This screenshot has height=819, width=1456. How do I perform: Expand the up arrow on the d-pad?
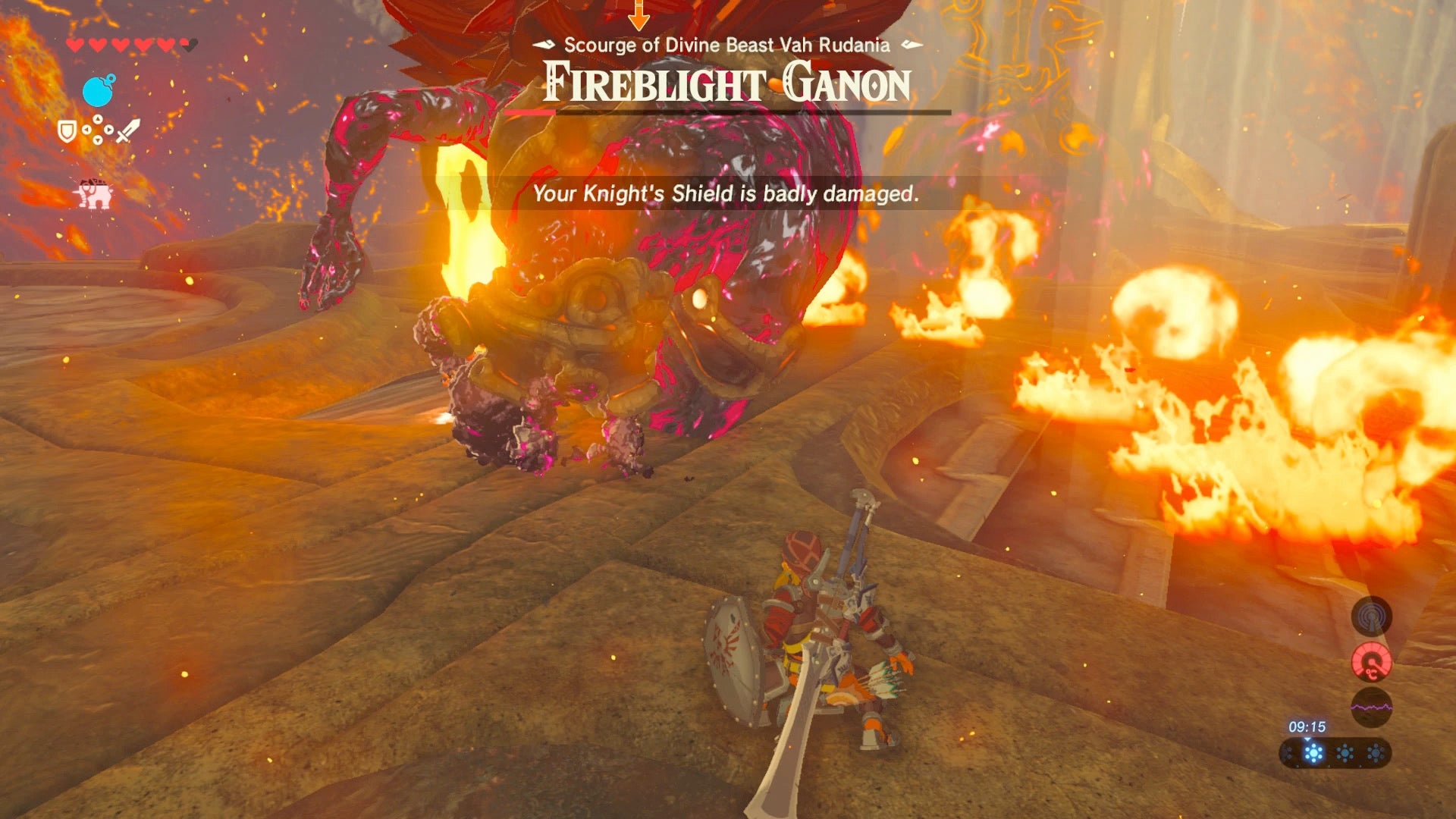(x=98, y=119)
